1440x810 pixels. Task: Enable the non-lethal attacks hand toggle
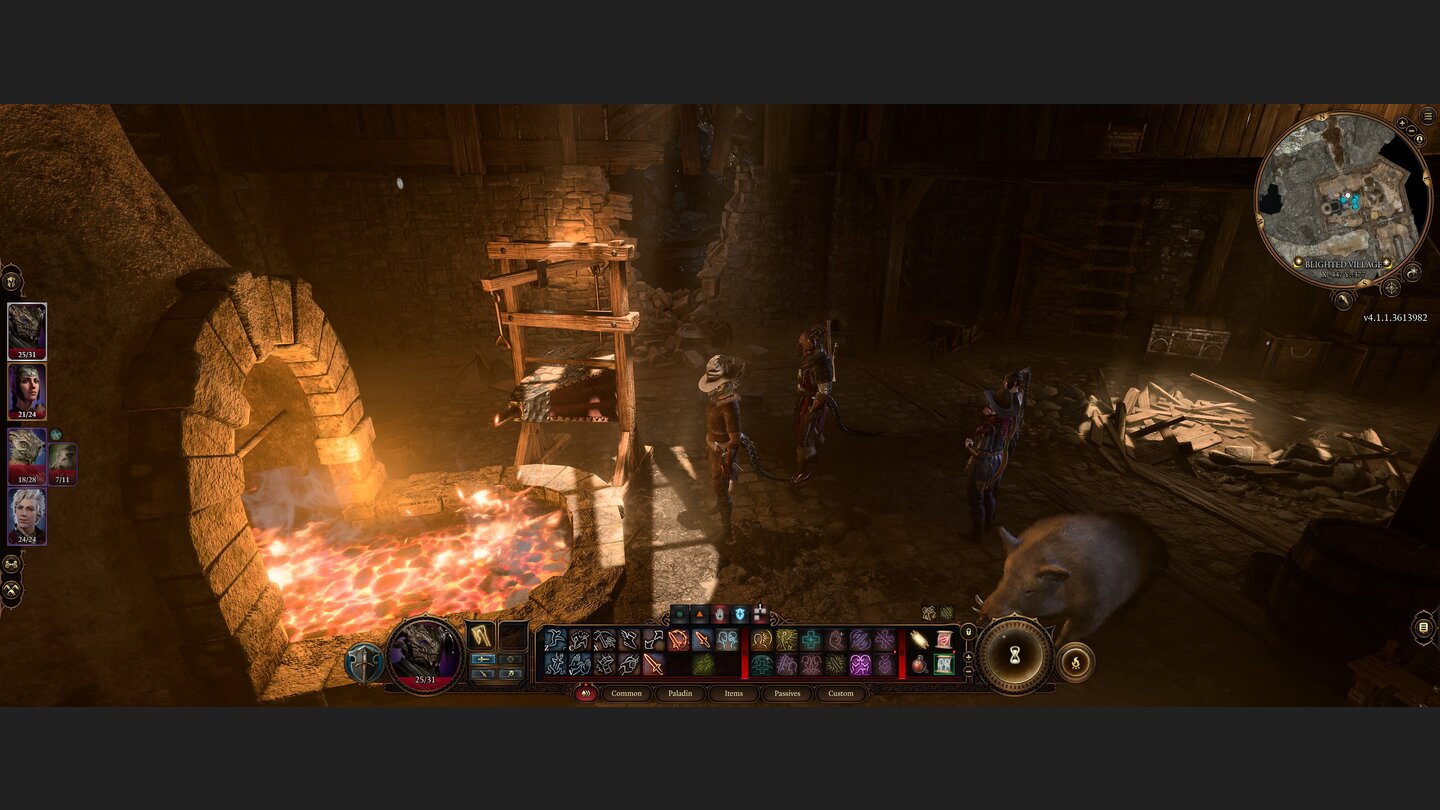point(719,613)
